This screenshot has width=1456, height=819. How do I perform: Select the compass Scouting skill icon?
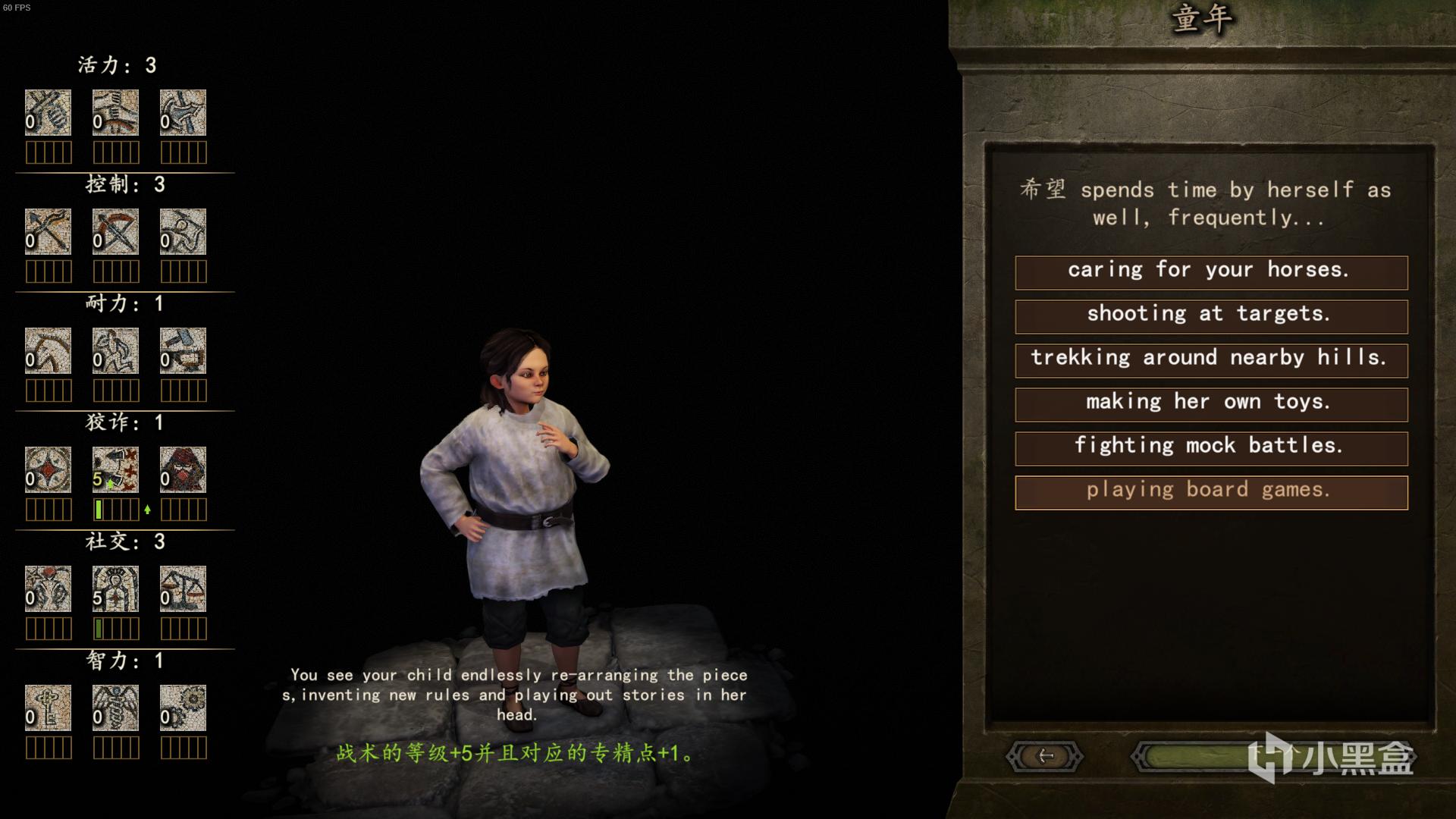48,469
